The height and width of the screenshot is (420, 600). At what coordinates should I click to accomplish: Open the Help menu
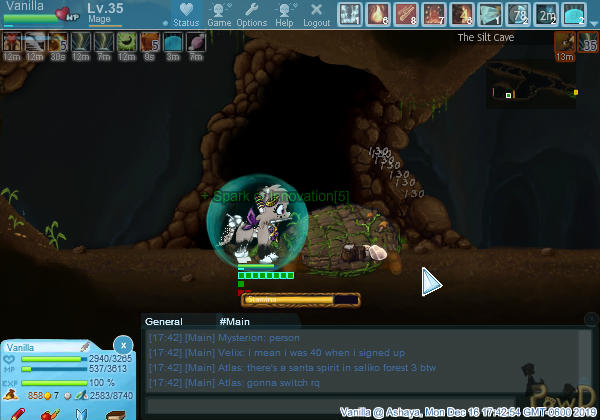pyautogui.click(x=285, y=14)
